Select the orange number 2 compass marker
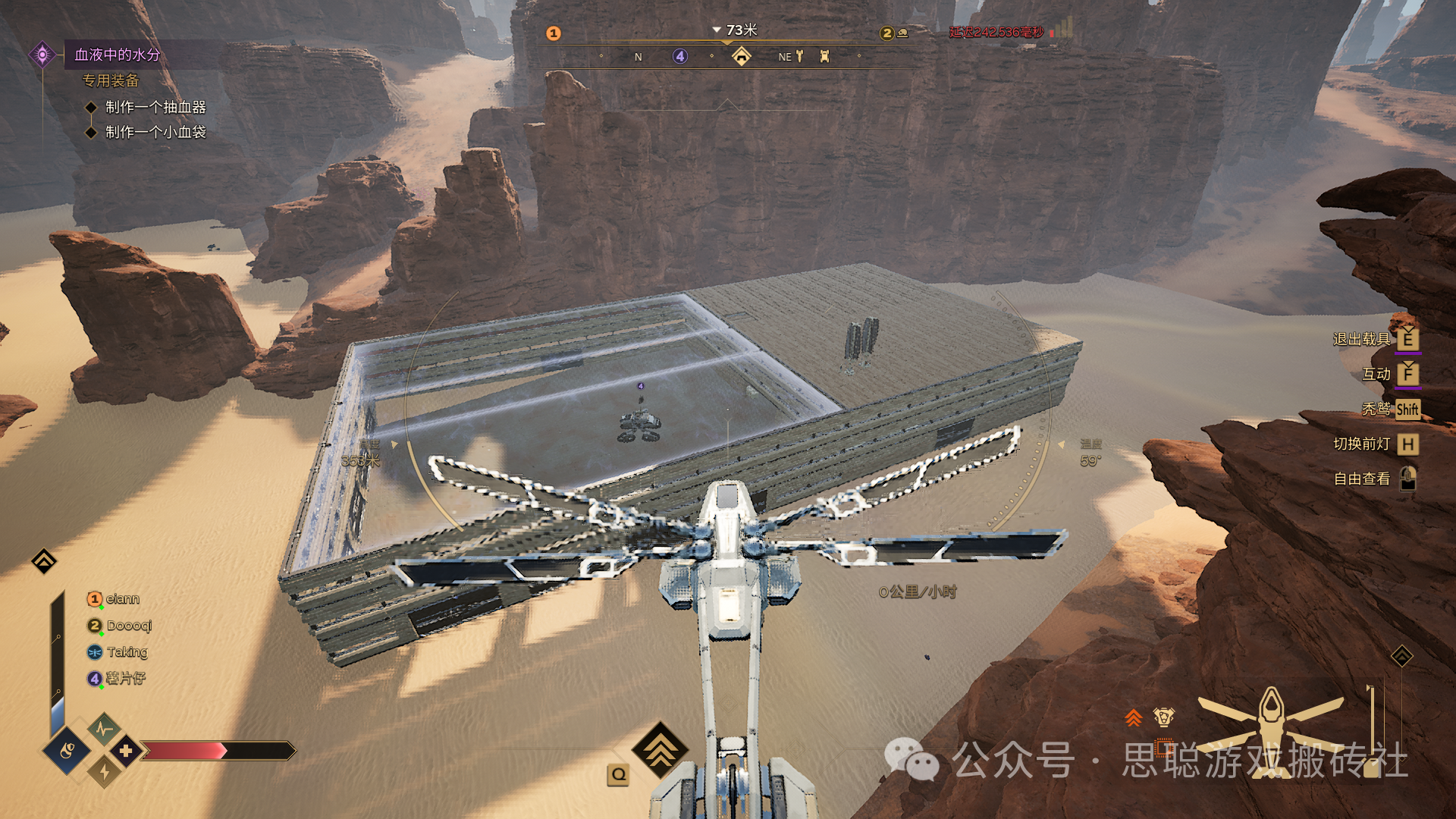 click(x=887, y=33)
